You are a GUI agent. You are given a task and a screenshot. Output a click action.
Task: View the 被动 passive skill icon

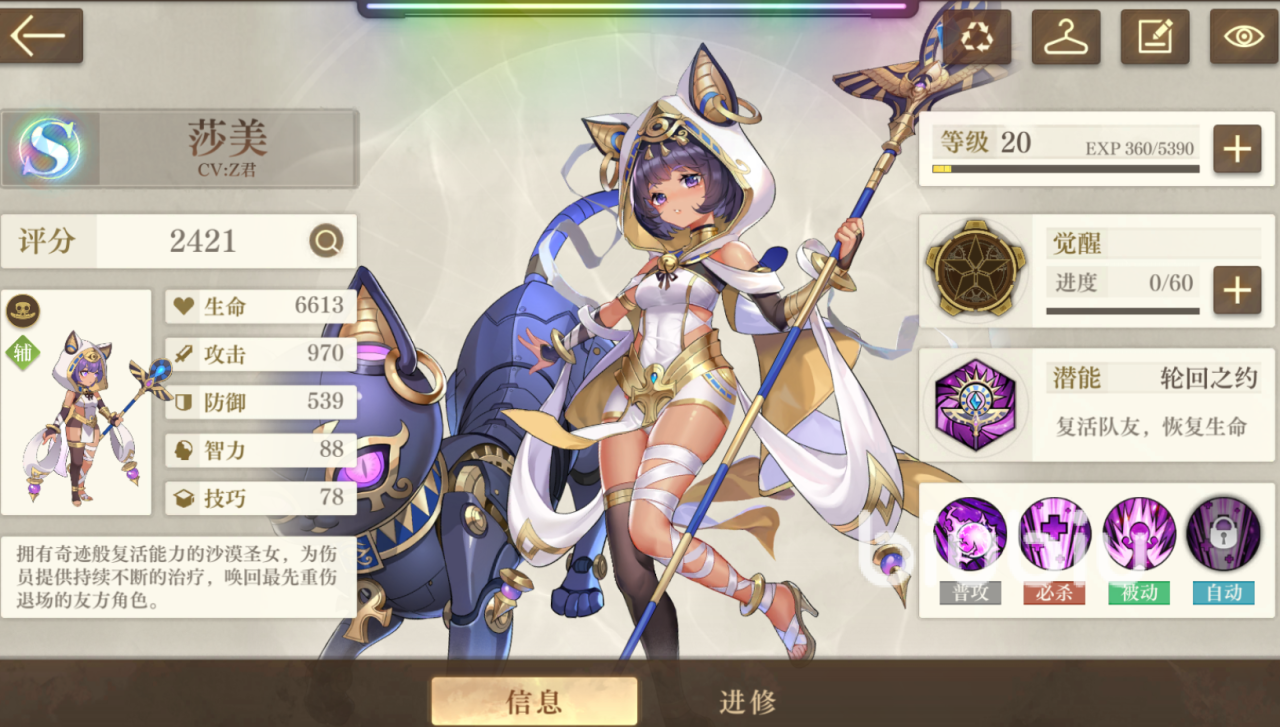click(x=1138, y=535)
